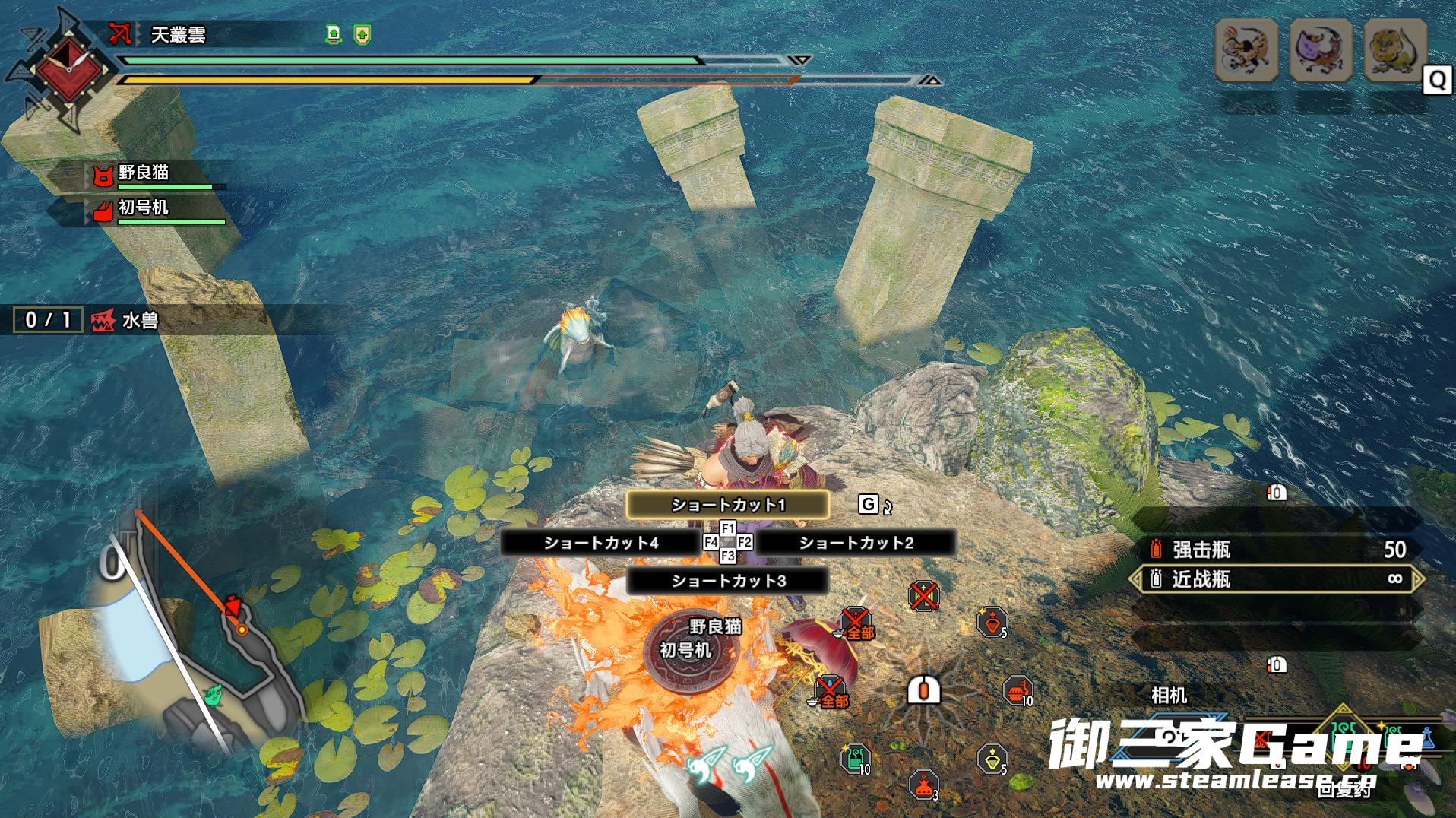Select the purple-faced monster portrait

pyautogui.click(x=1320, y=51)
